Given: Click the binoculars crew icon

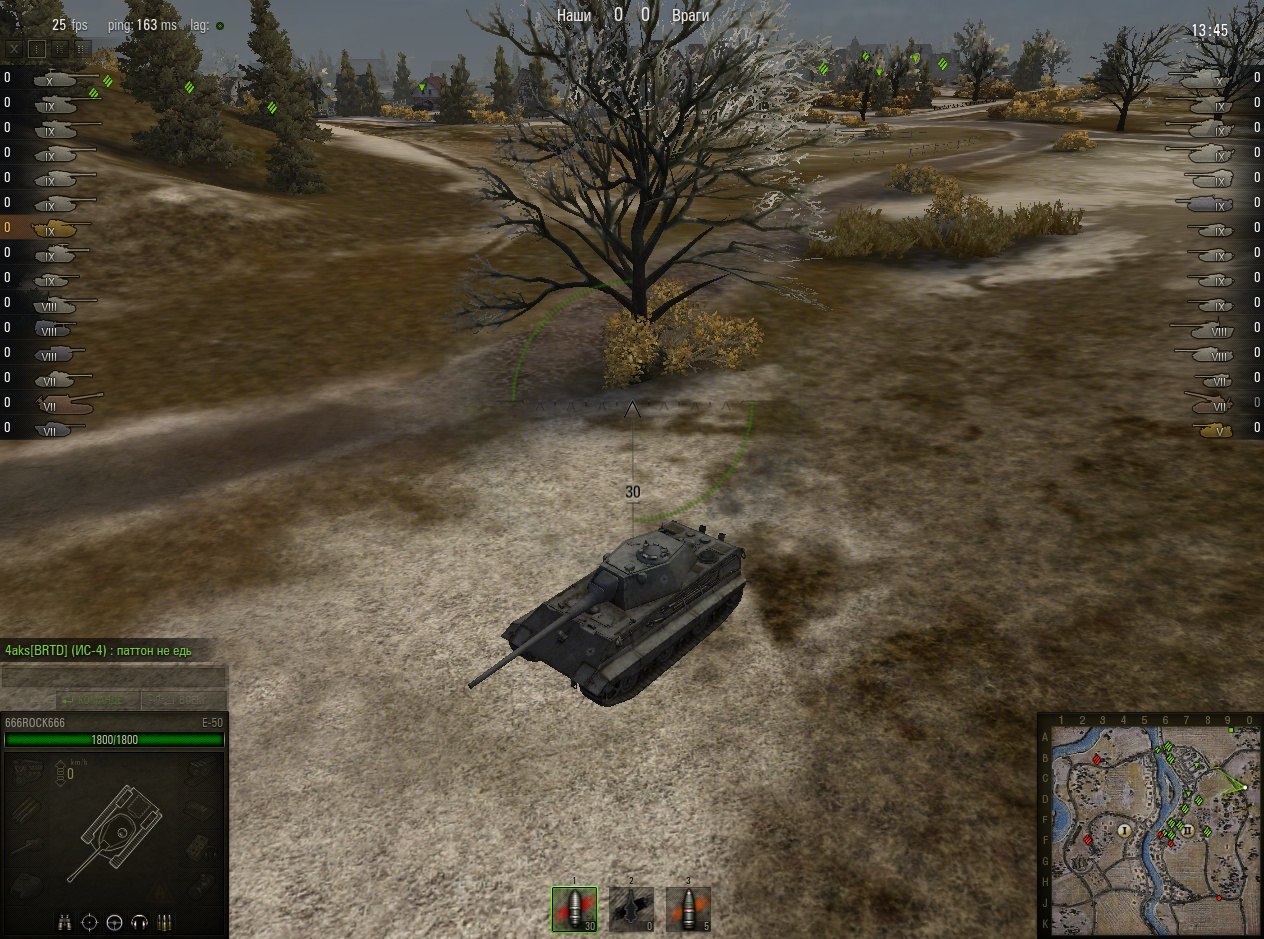Looking at the screenshot, I should pyautogui.click(x=65, y=921).
